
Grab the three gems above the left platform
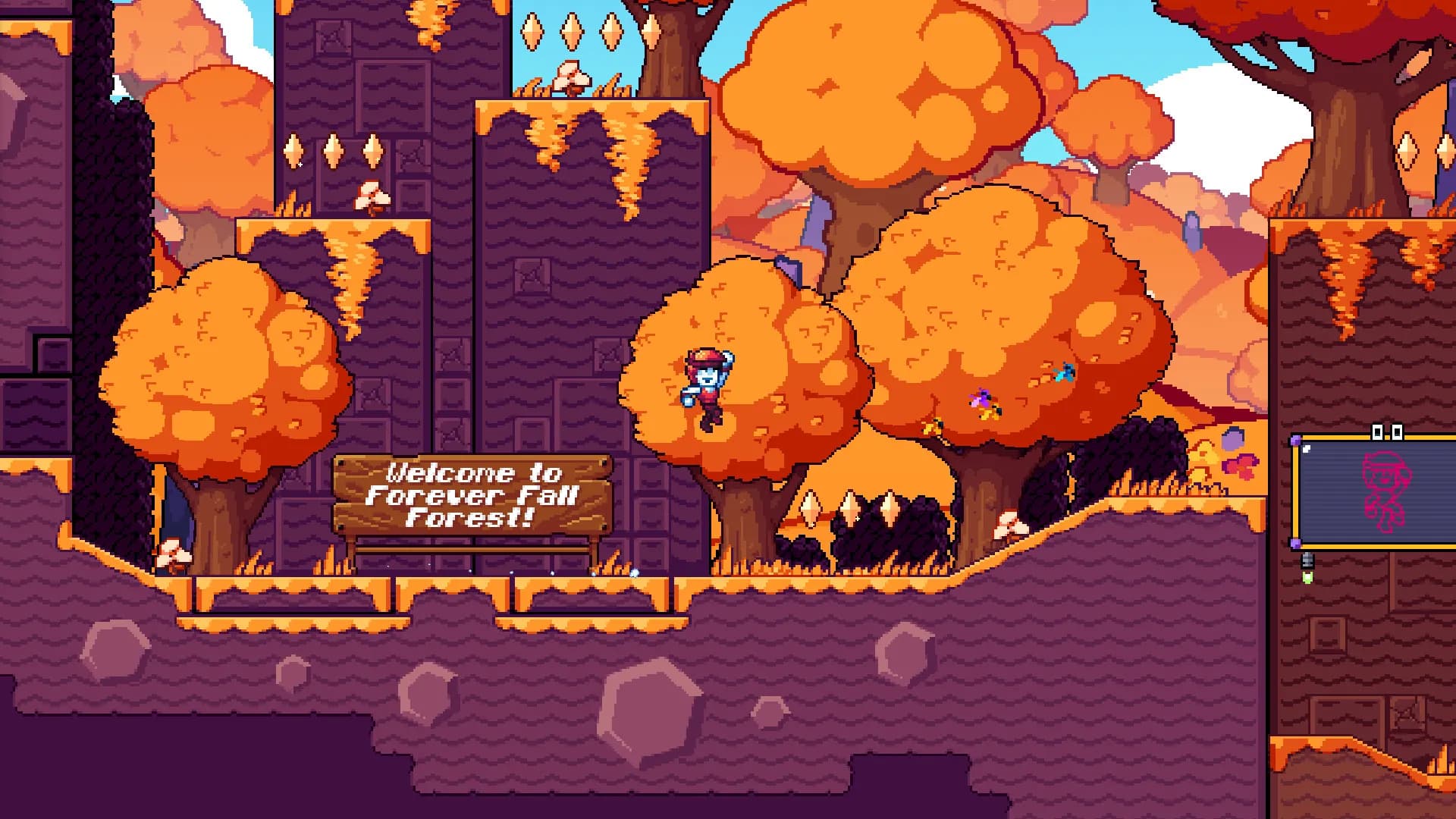tap(332, 152)
